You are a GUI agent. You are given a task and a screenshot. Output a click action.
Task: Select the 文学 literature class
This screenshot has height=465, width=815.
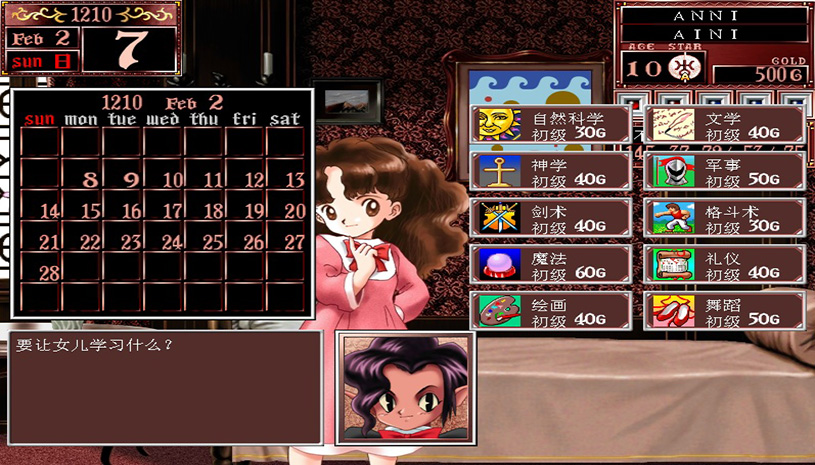pyautogui.click(x=724, y=125)
